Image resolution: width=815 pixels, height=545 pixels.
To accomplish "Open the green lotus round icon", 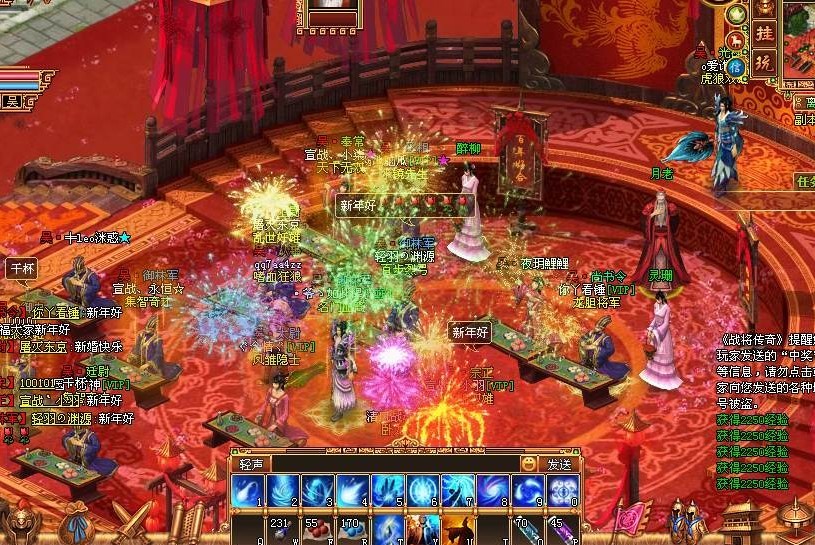I will pos(738,14).
